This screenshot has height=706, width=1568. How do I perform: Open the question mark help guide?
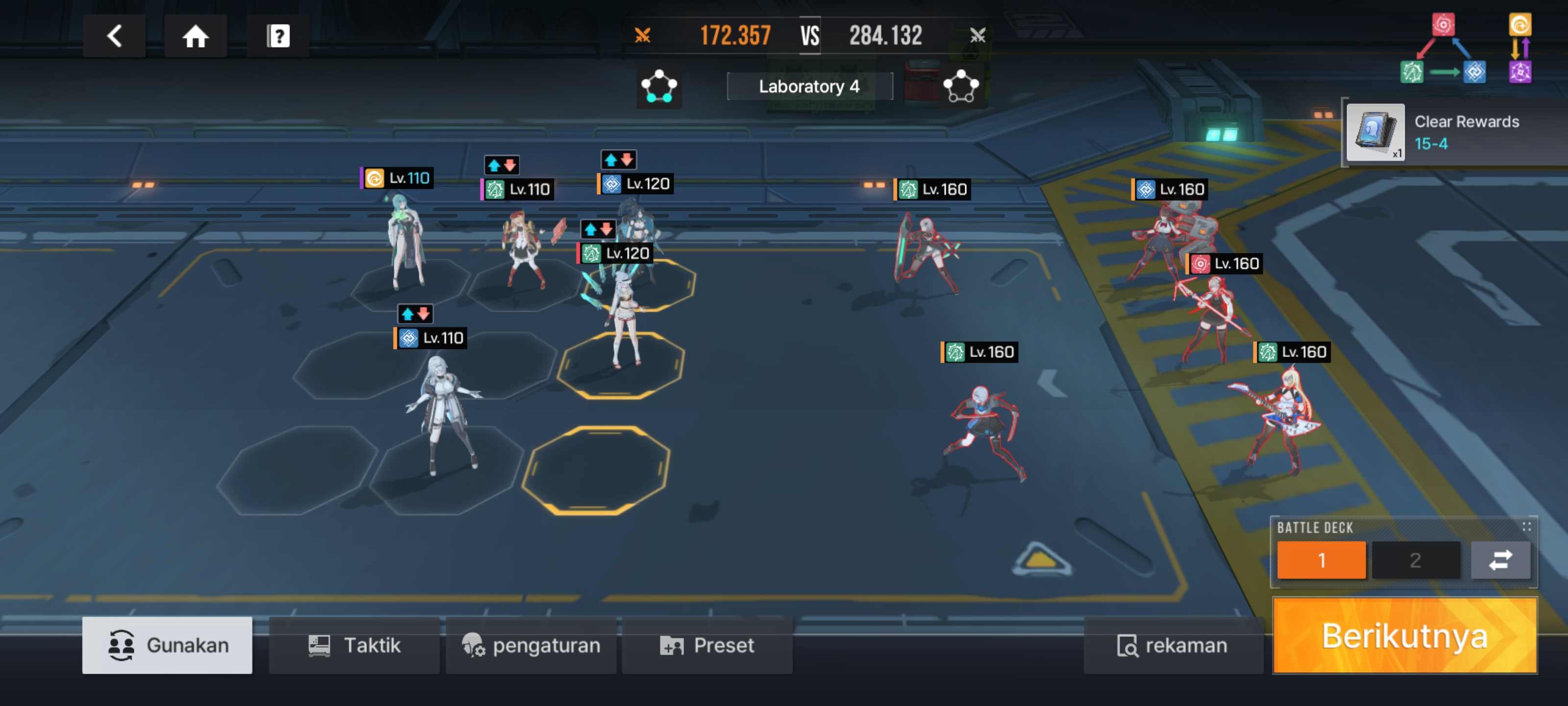pos(278,36)
